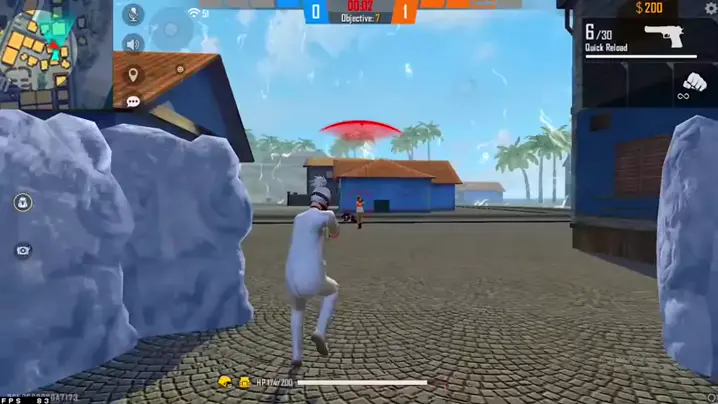Viewport: 718px width, 404px height.
Task: Toggle the speaker sound button
Action: pos(132,44)
